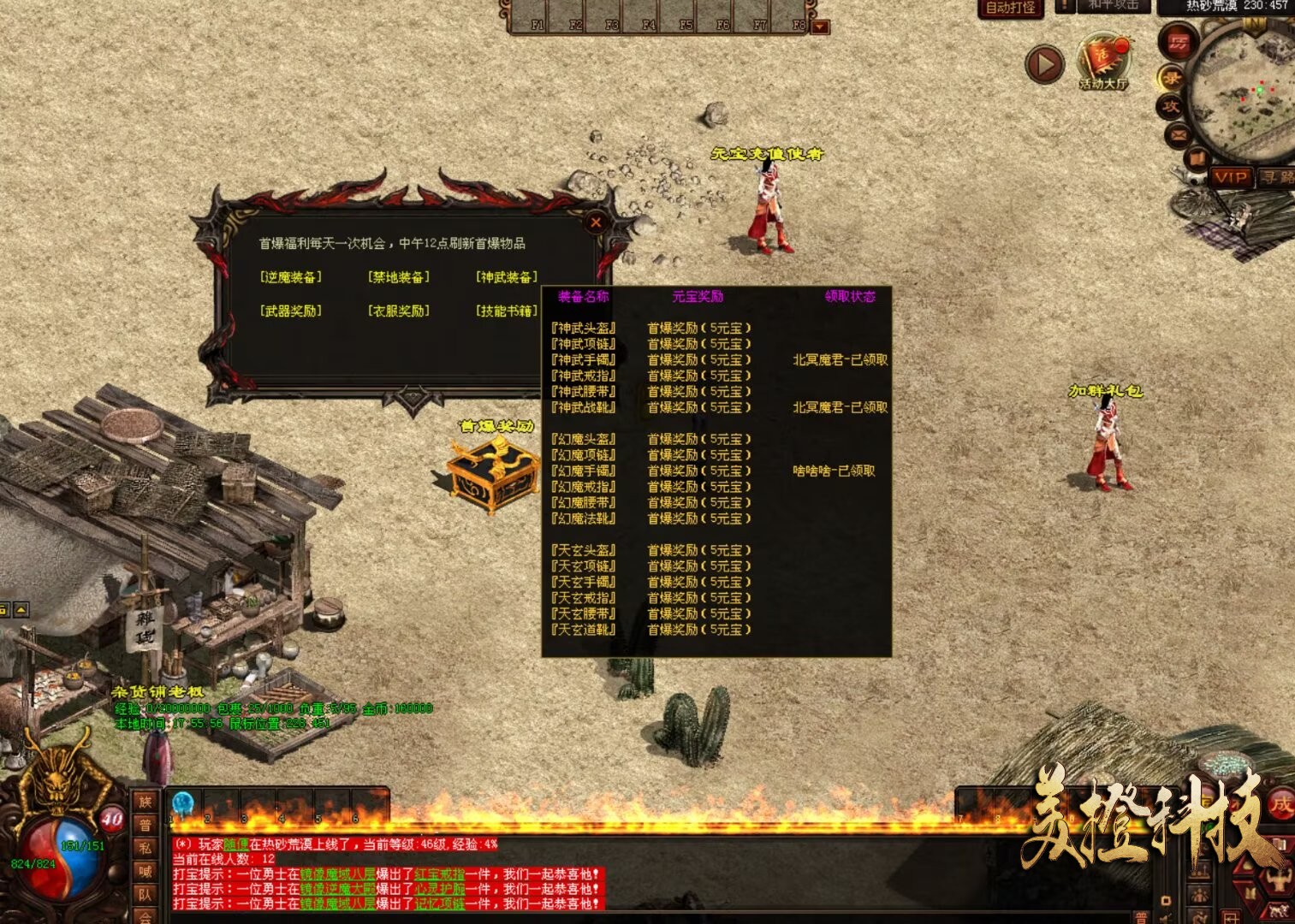The width and height of the screenshot is (1295, 924).
Task: Close the 首爆福利 dialog window
Action: [x=596, y=222]
